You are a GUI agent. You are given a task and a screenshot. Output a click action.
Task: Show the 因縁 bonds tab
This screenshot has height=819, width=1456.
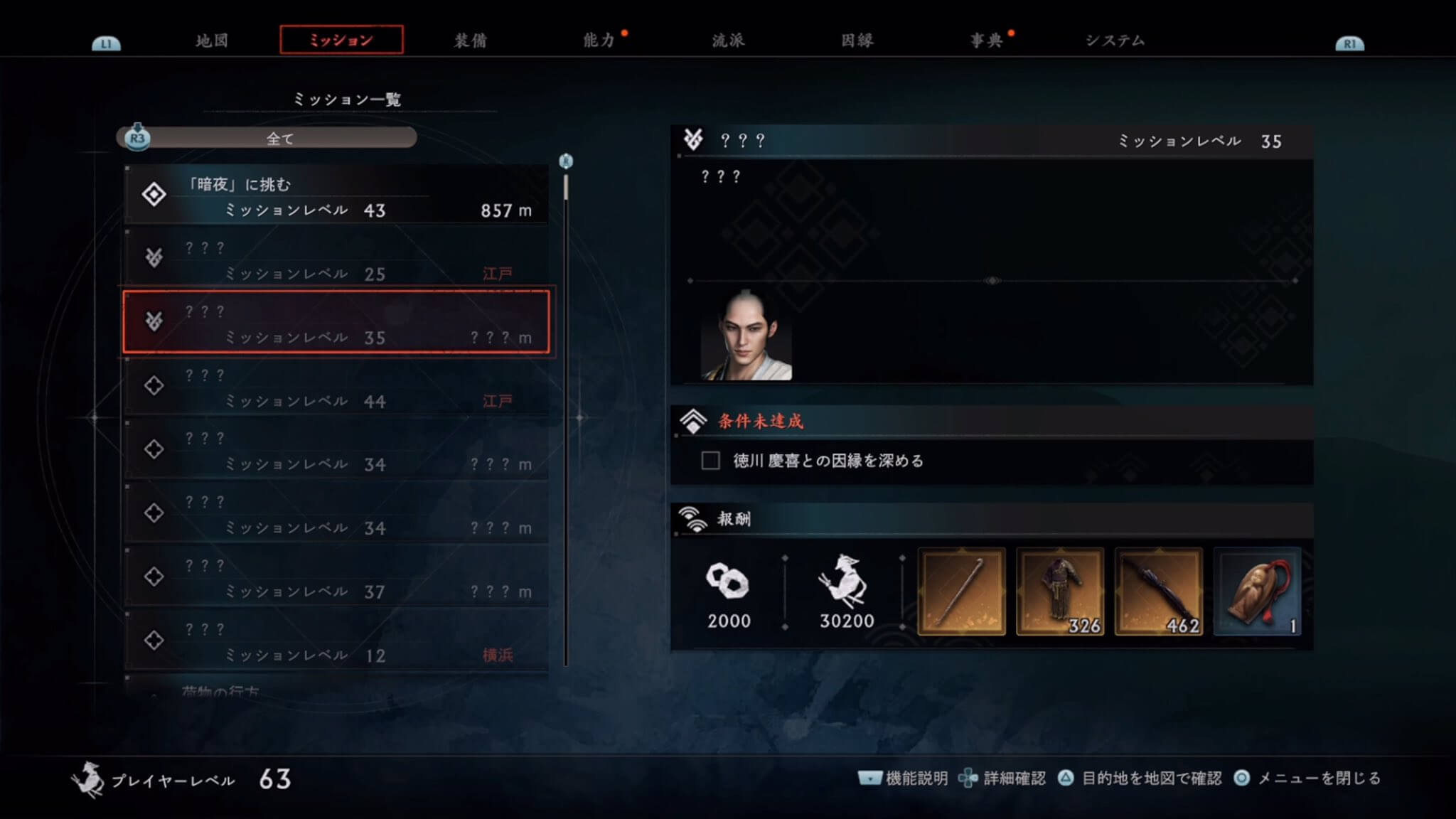coord(857,41)
